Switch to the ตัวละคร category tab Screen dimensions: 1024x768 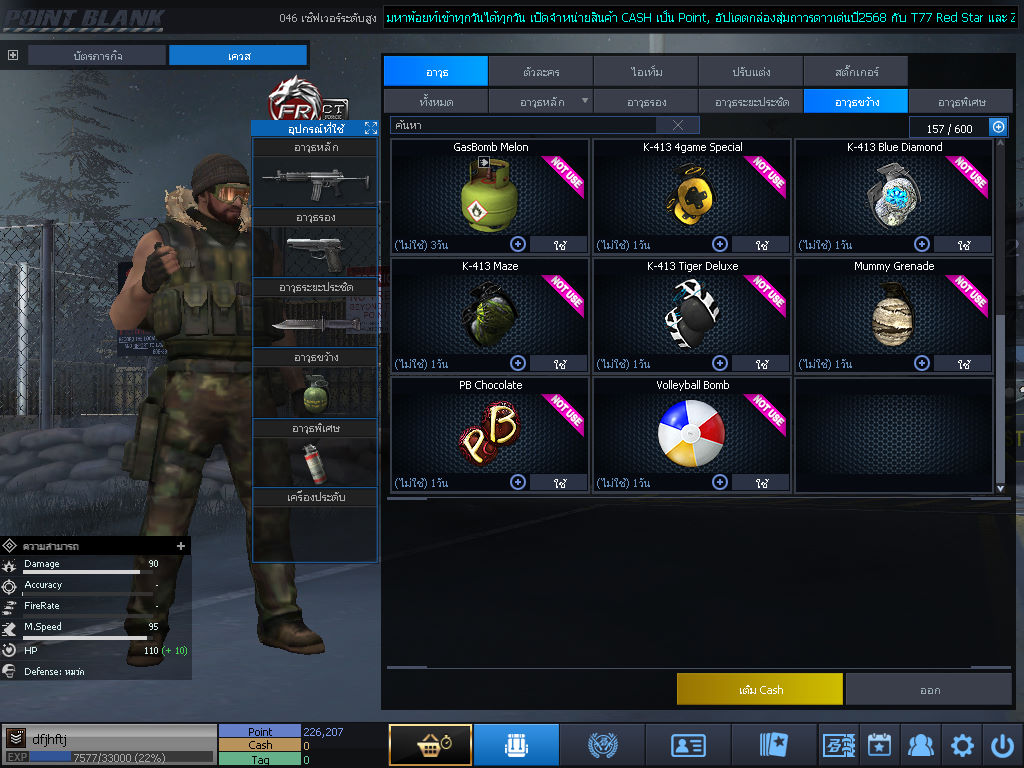tap(541, 72)
